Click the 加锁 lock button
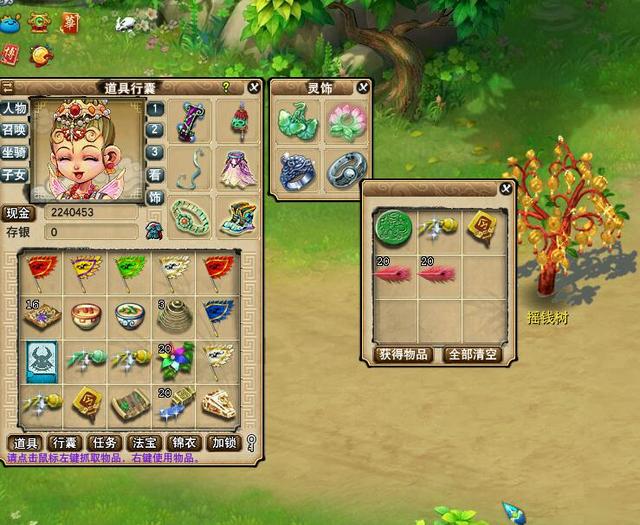This screenshot has width=640, height=525. (223, 442)
